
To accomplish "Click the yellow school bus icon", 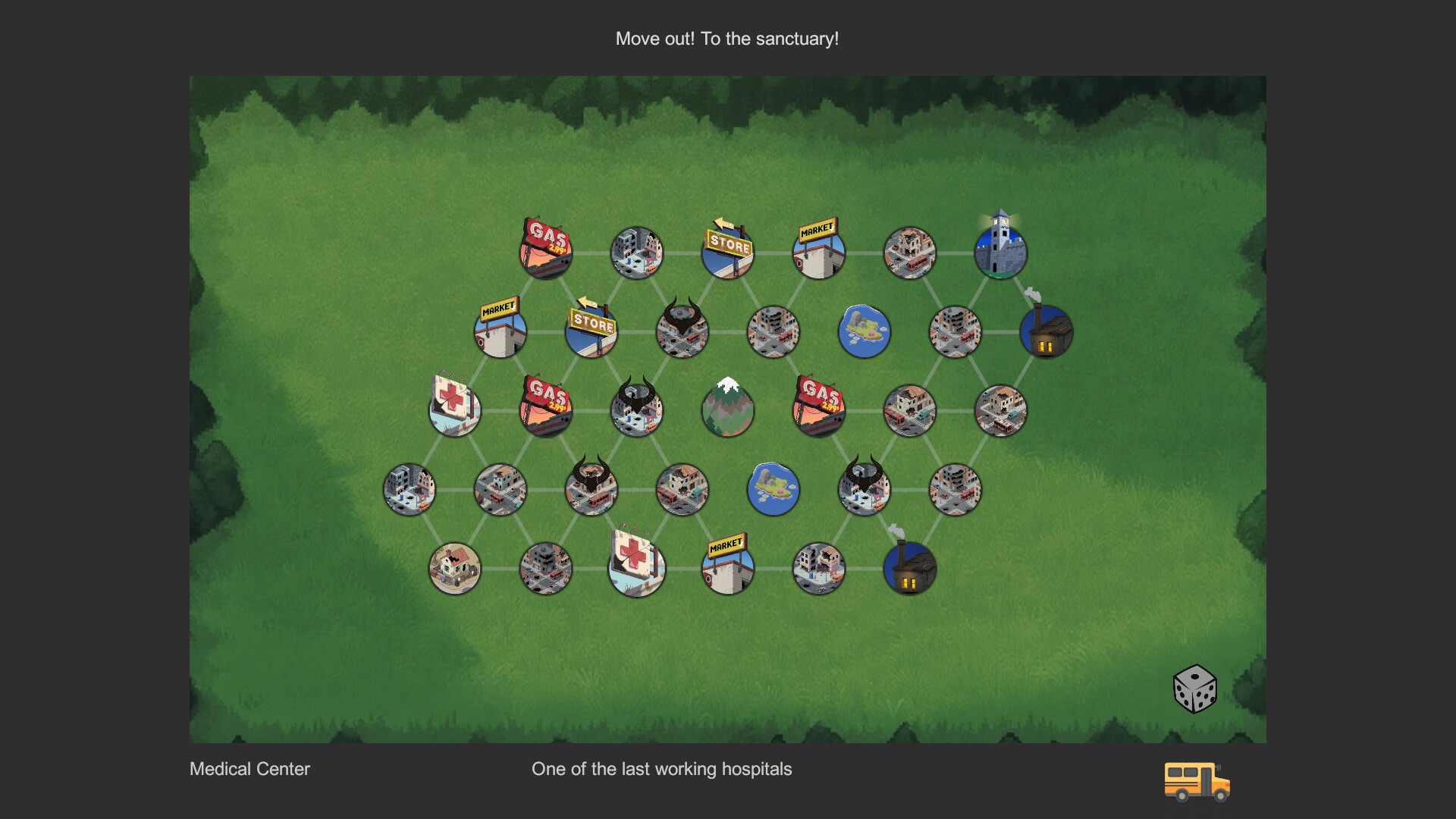I will pos(1197,781).
